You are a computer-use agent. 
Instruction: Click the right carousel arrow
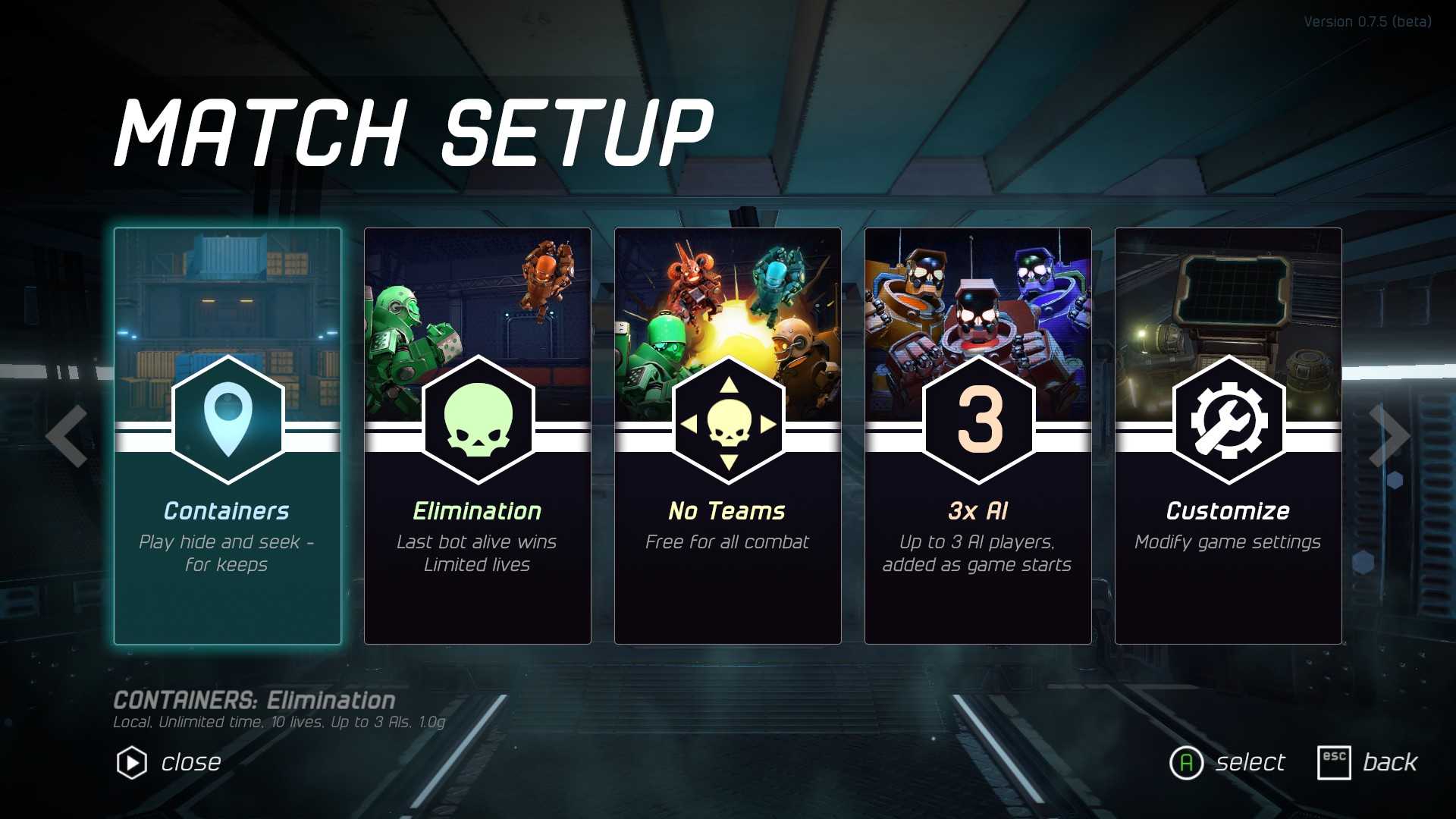pos(1389,436)
